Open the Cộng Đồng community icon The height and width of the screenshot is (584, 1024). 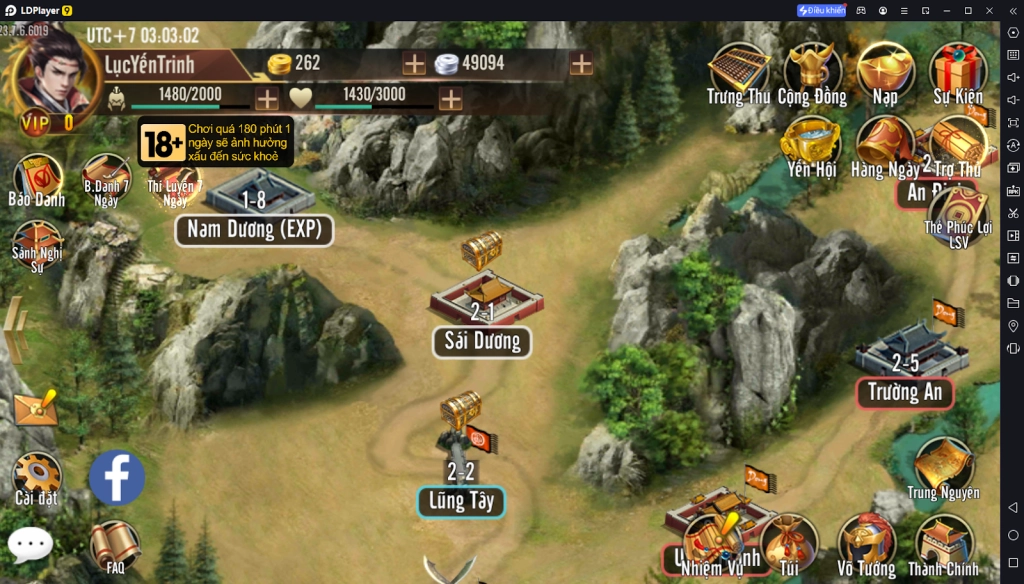pyautogui.click(x=811, y=70)
